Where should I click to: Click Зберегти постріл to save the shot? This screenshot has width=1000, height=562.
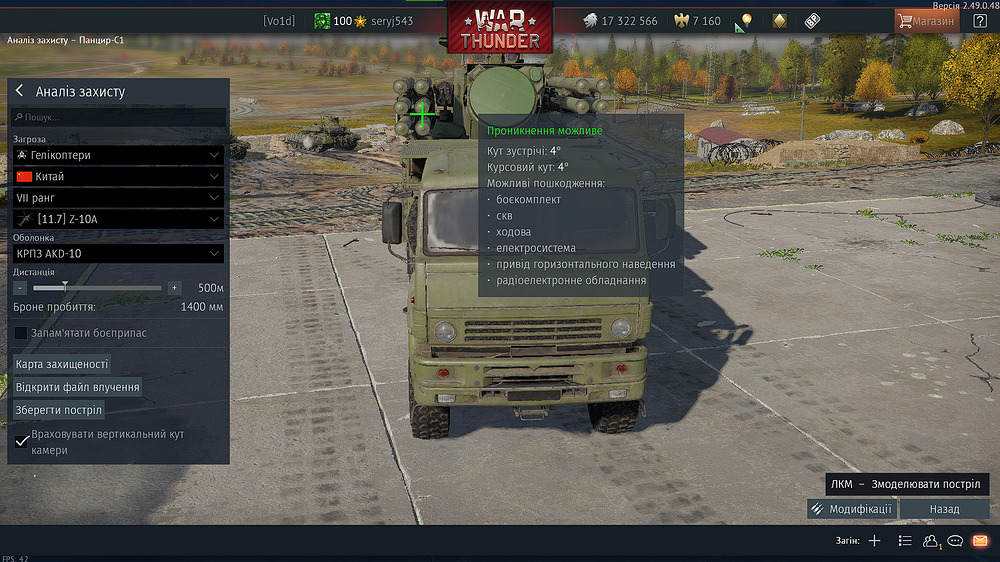(x=59, y=410)
